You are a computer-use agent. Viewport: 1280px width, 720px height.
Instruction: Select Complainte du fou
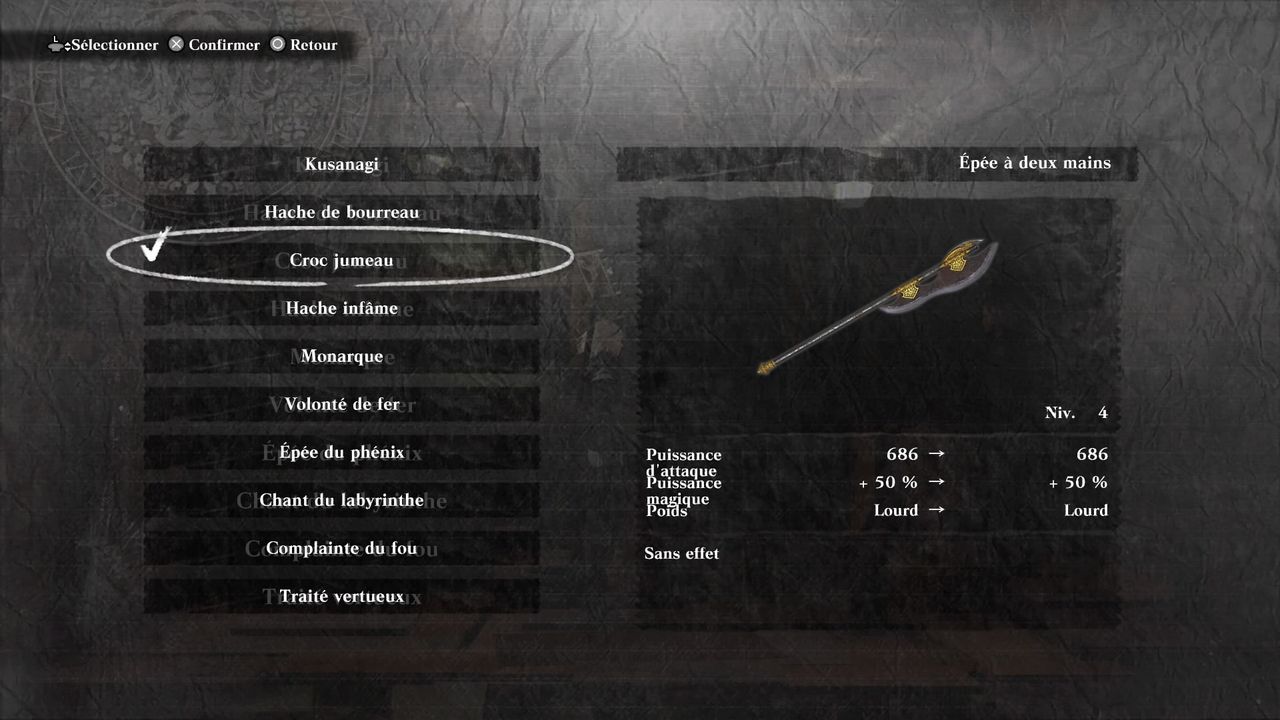(341, 548)
